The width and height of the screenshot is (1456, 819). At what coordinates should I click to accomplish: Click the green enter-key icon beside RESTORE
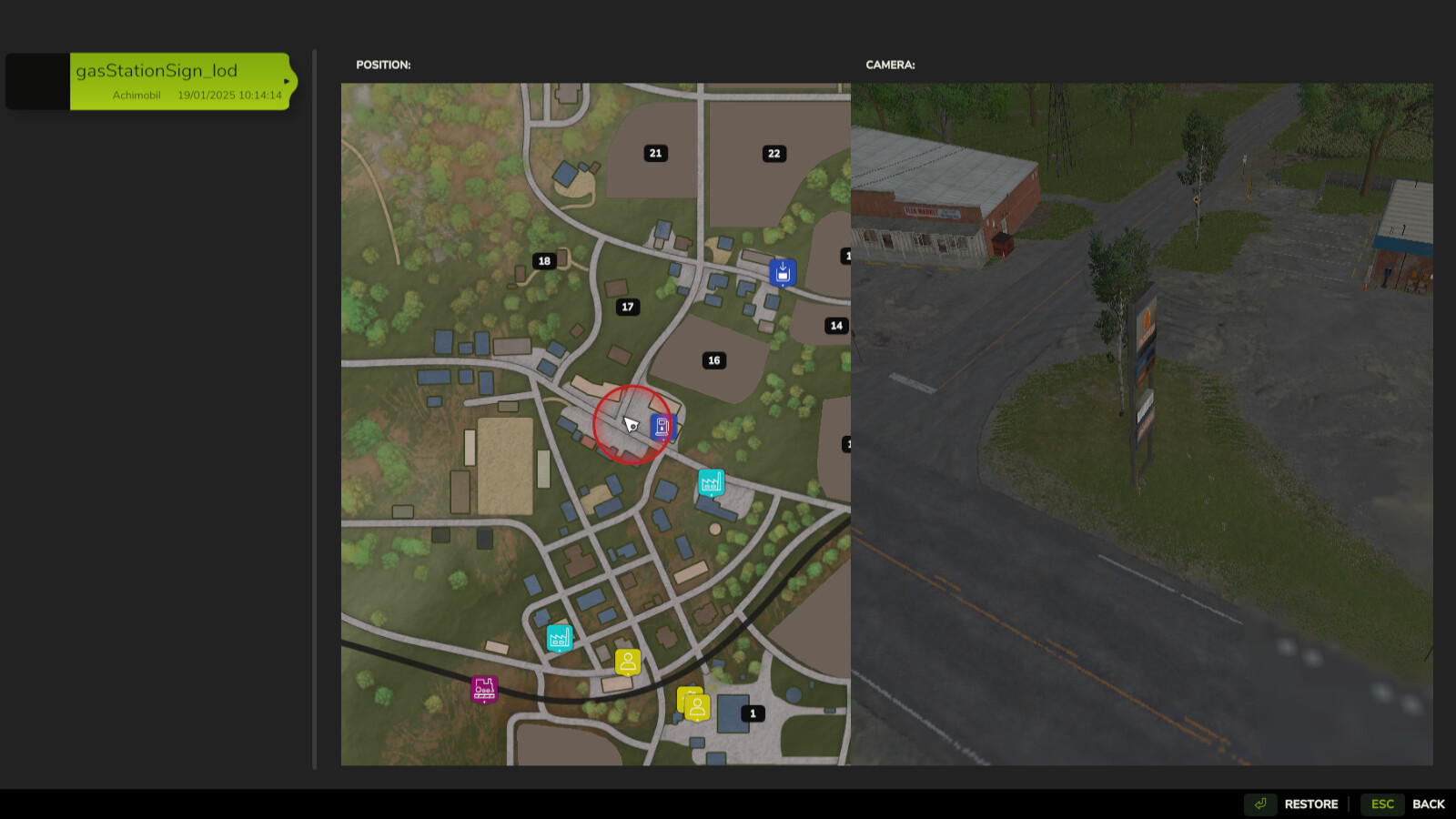coord(1260,804)
